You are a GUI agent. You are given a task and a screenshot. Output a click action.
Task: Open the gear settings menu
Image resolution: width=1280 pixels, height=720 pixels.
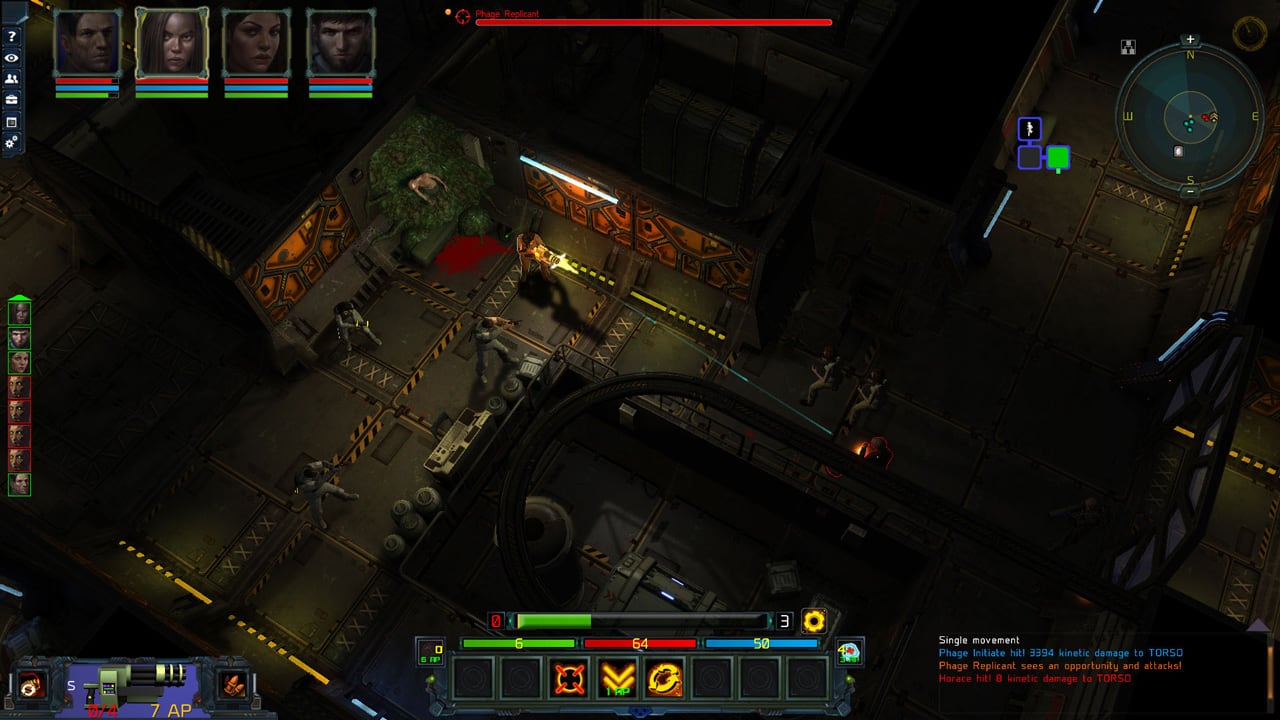tap(12, 143)
